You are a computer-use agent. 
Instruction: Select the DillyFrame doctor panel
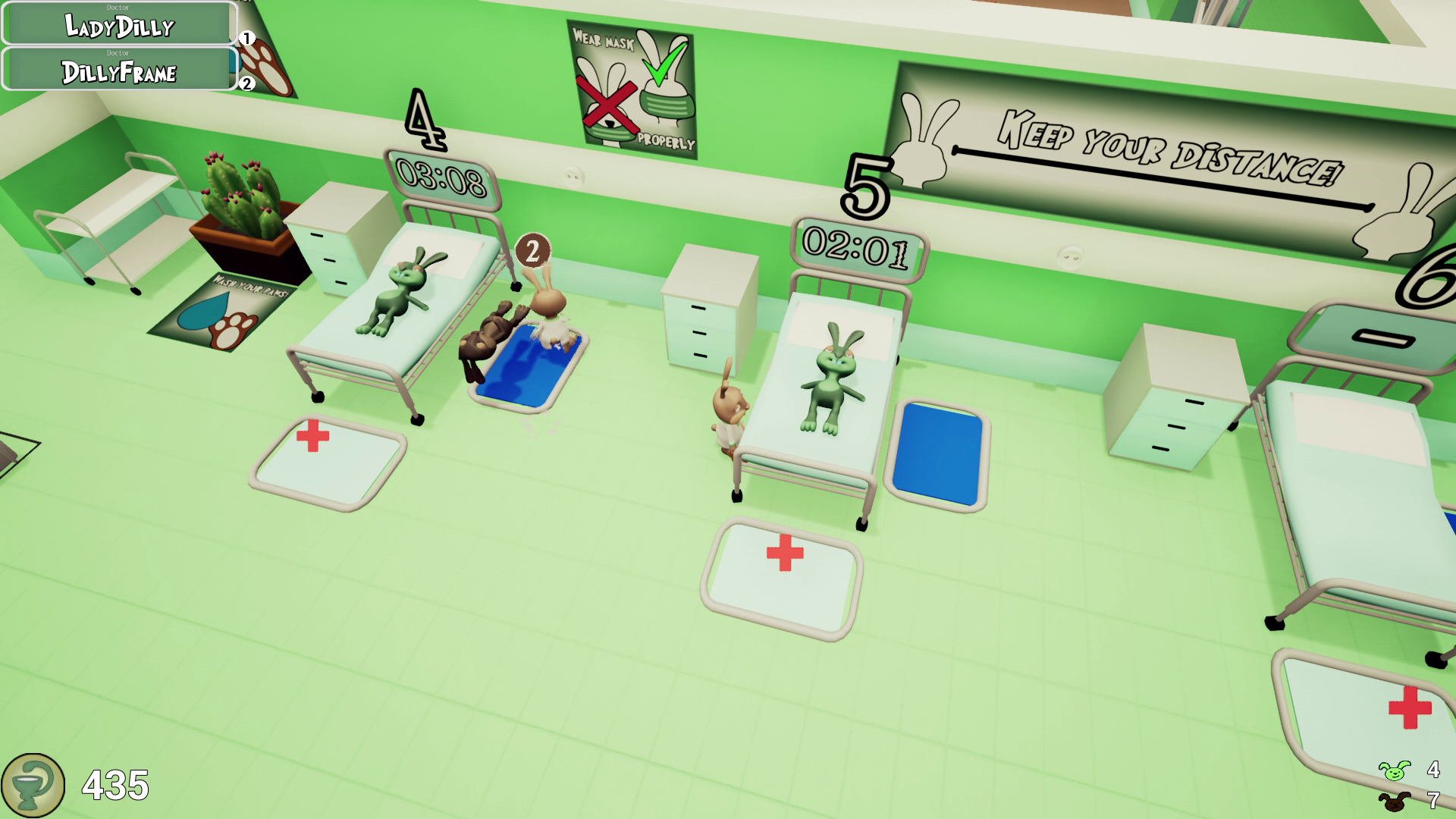pos(118,74)
